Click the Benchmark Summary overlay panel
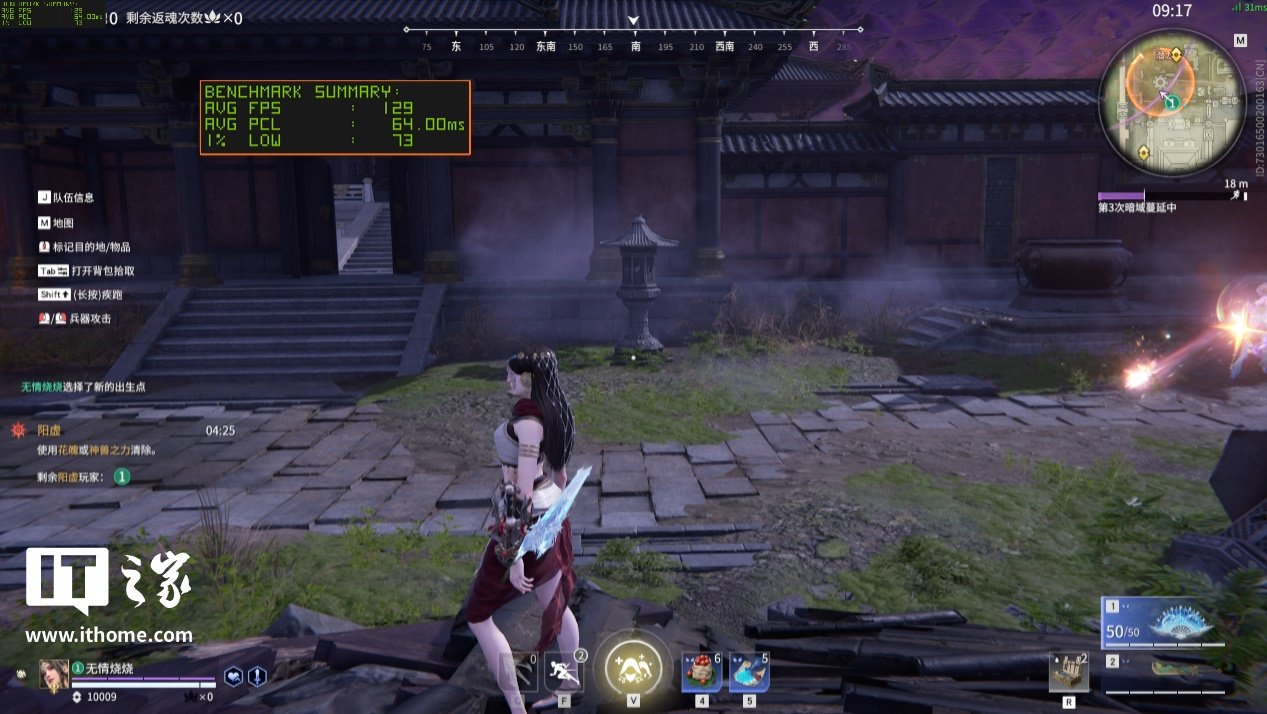This screenshot has height=714, width=1267. pyautogui.click(x=335, y=117)
